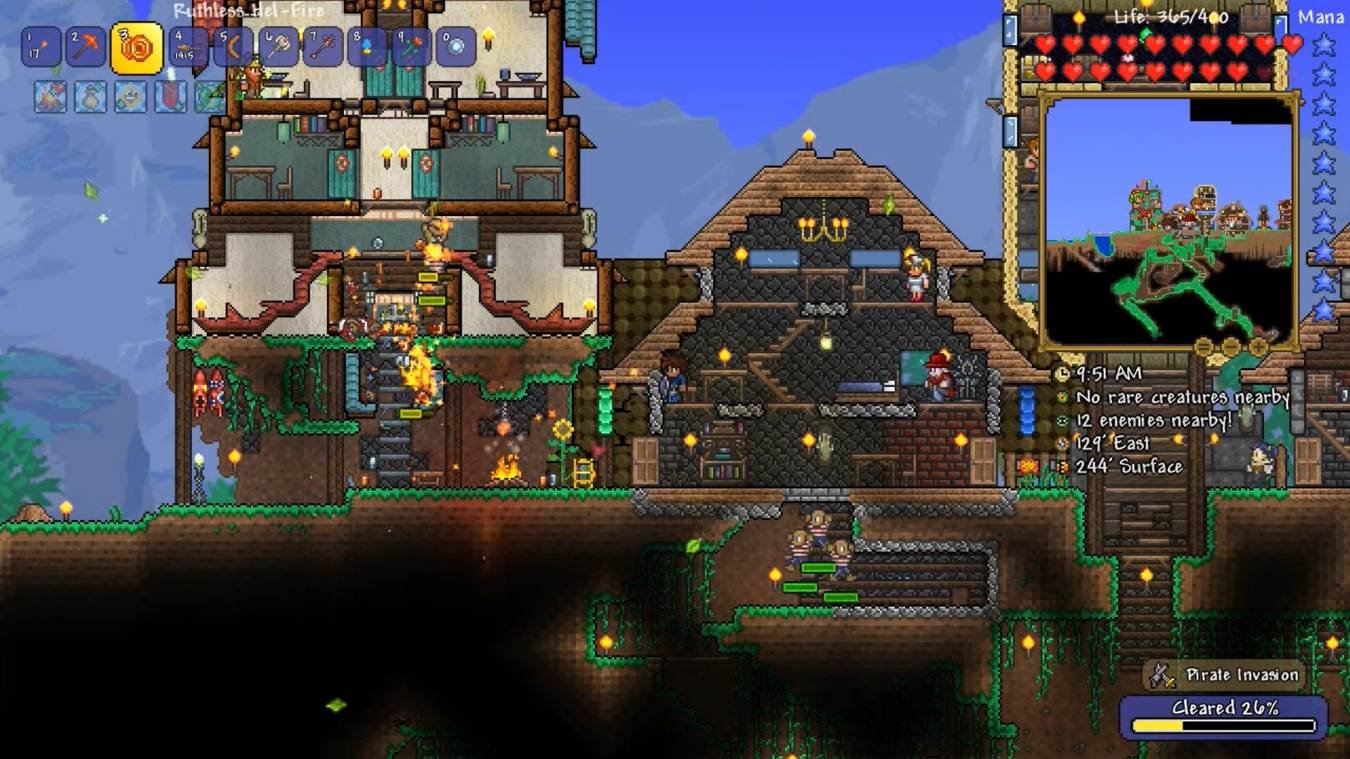This screenshot has width=1350, height=759.
Task: Click the minimap terrain view
Action: coord(1168,220)
